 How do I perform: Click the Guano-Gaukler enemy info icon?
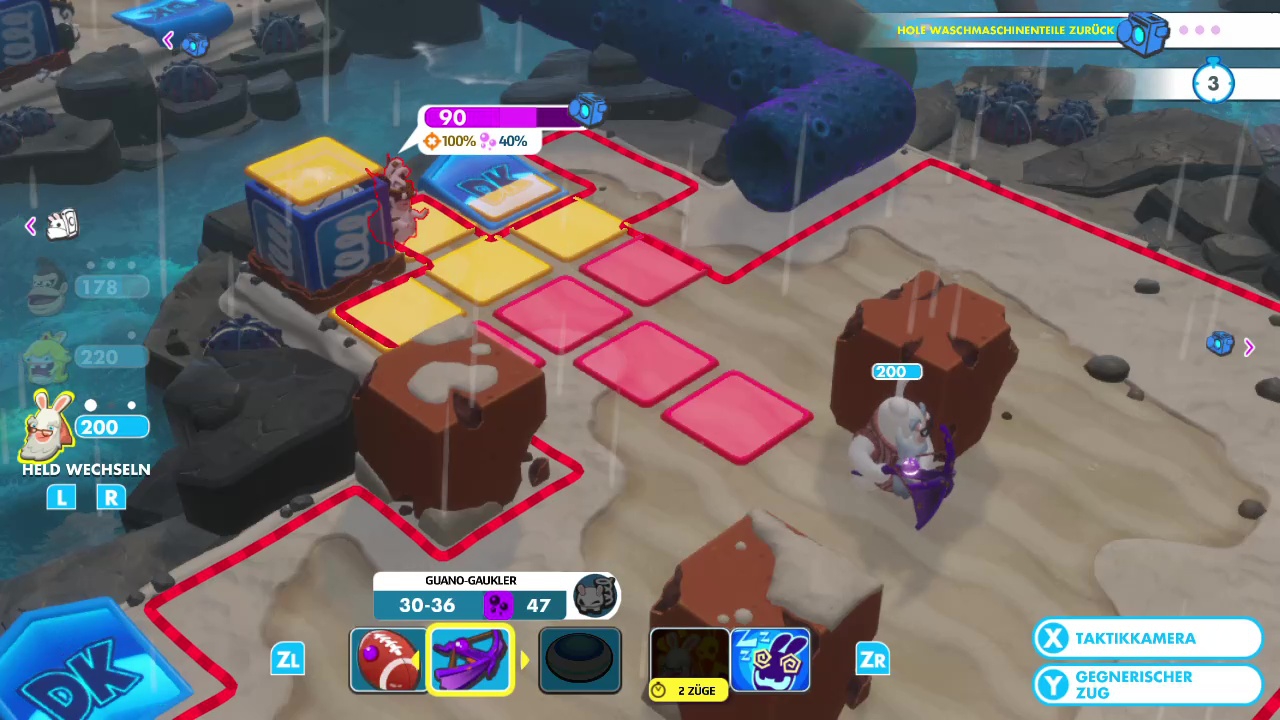[596, 597]
